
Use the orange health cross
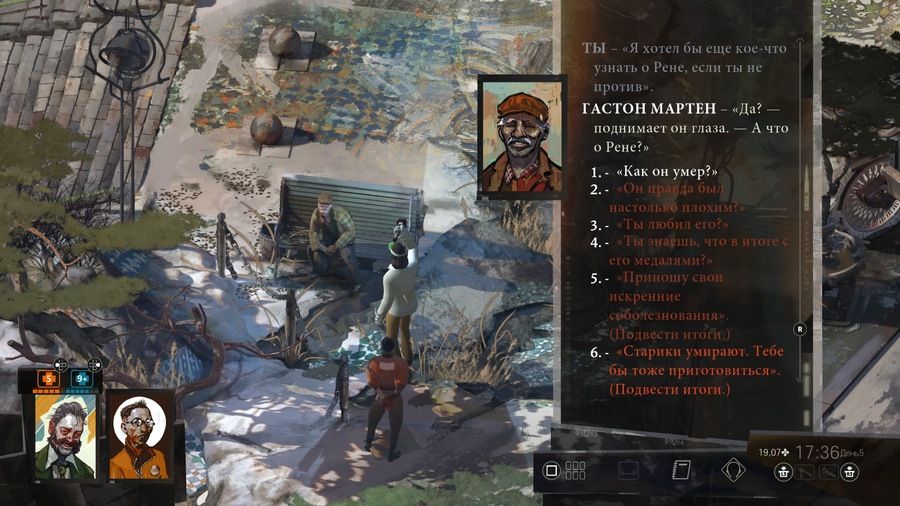(x=50, y=379)
